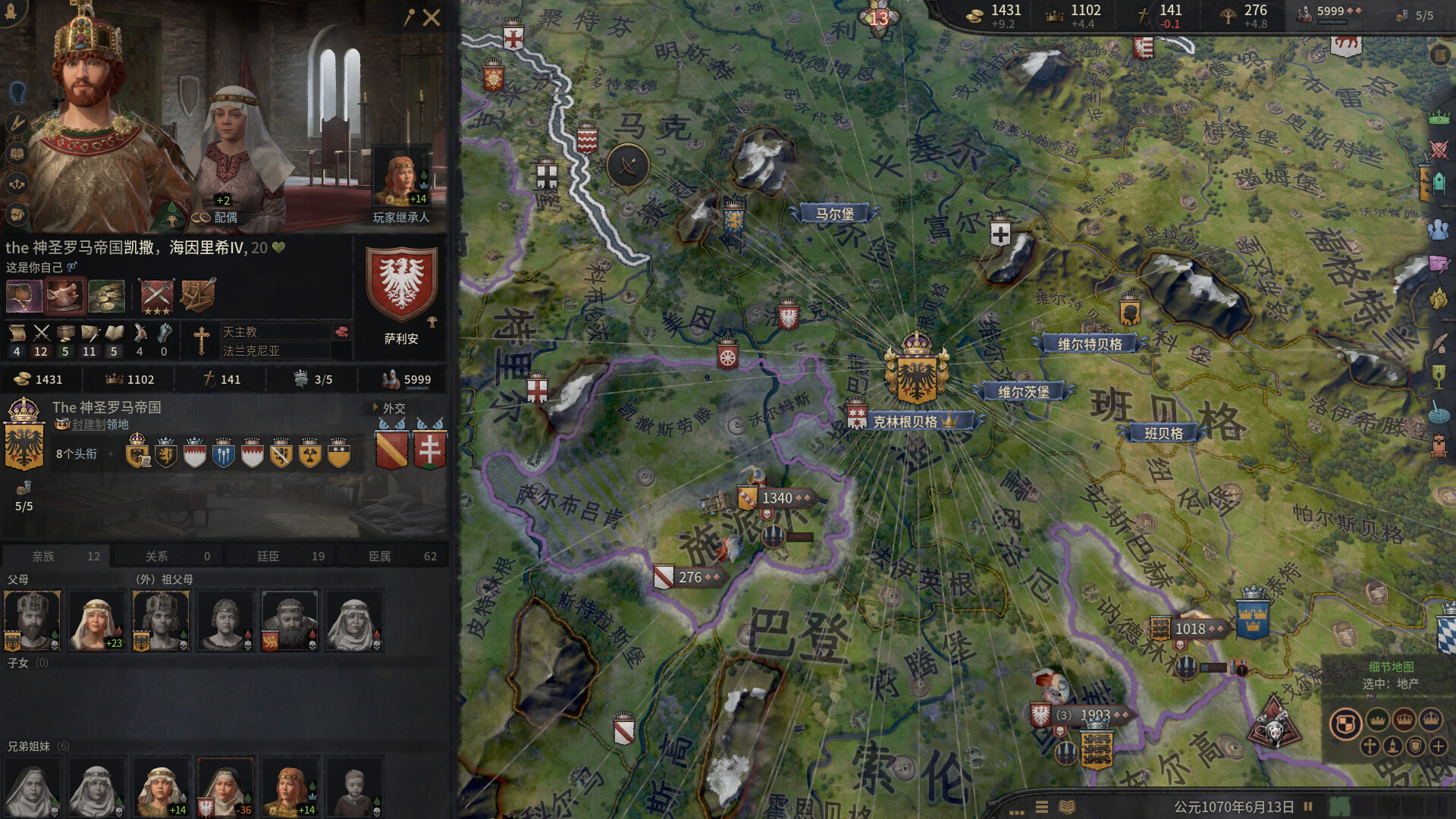Expand extra titles via the plus after 8个头衔
Image resolution: width=1456 pixels, height=819 pixels.
[112, 453]
